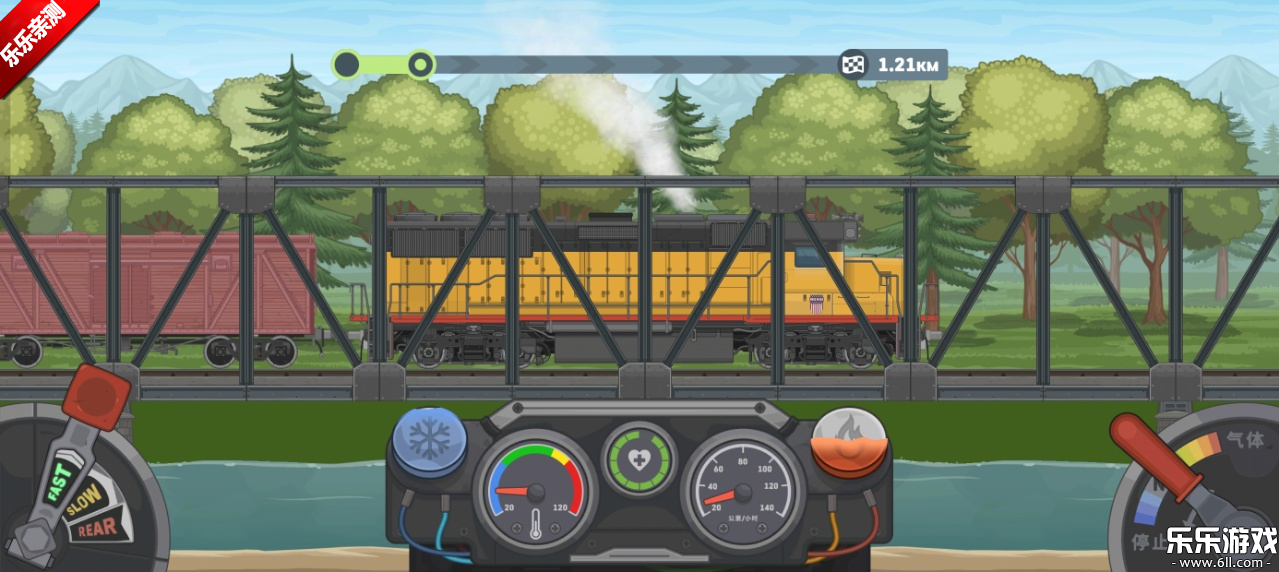Activate the blue snowflake cooling button

pyautogui.click(x=428, y=441)
